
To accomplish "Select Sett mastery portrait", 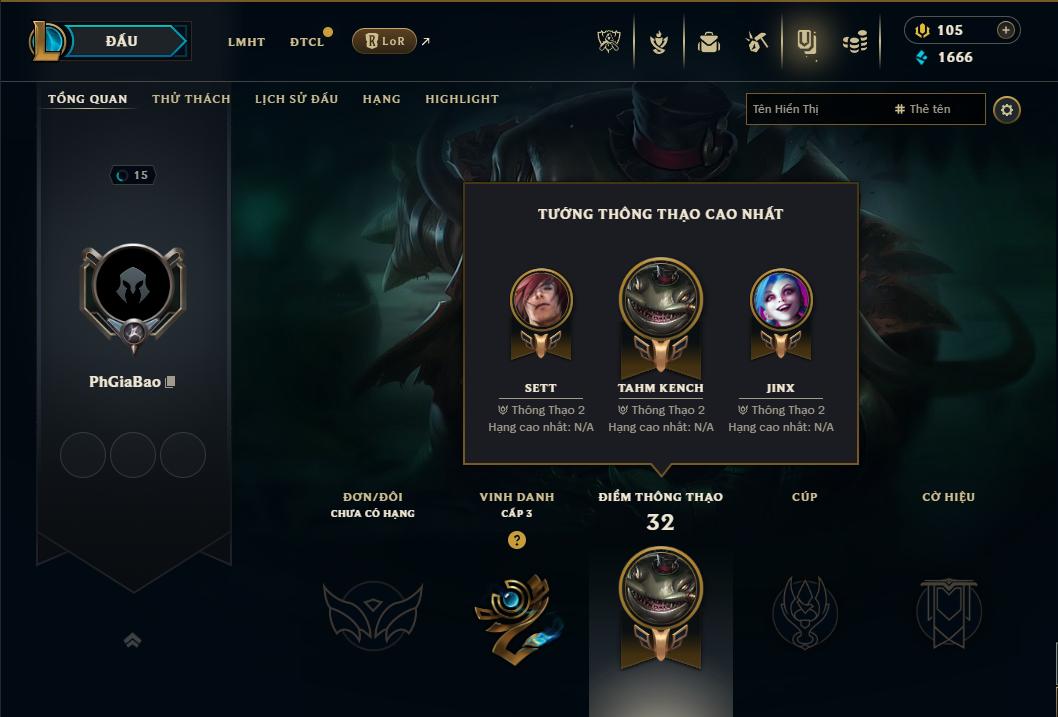I will coord(541,300).
